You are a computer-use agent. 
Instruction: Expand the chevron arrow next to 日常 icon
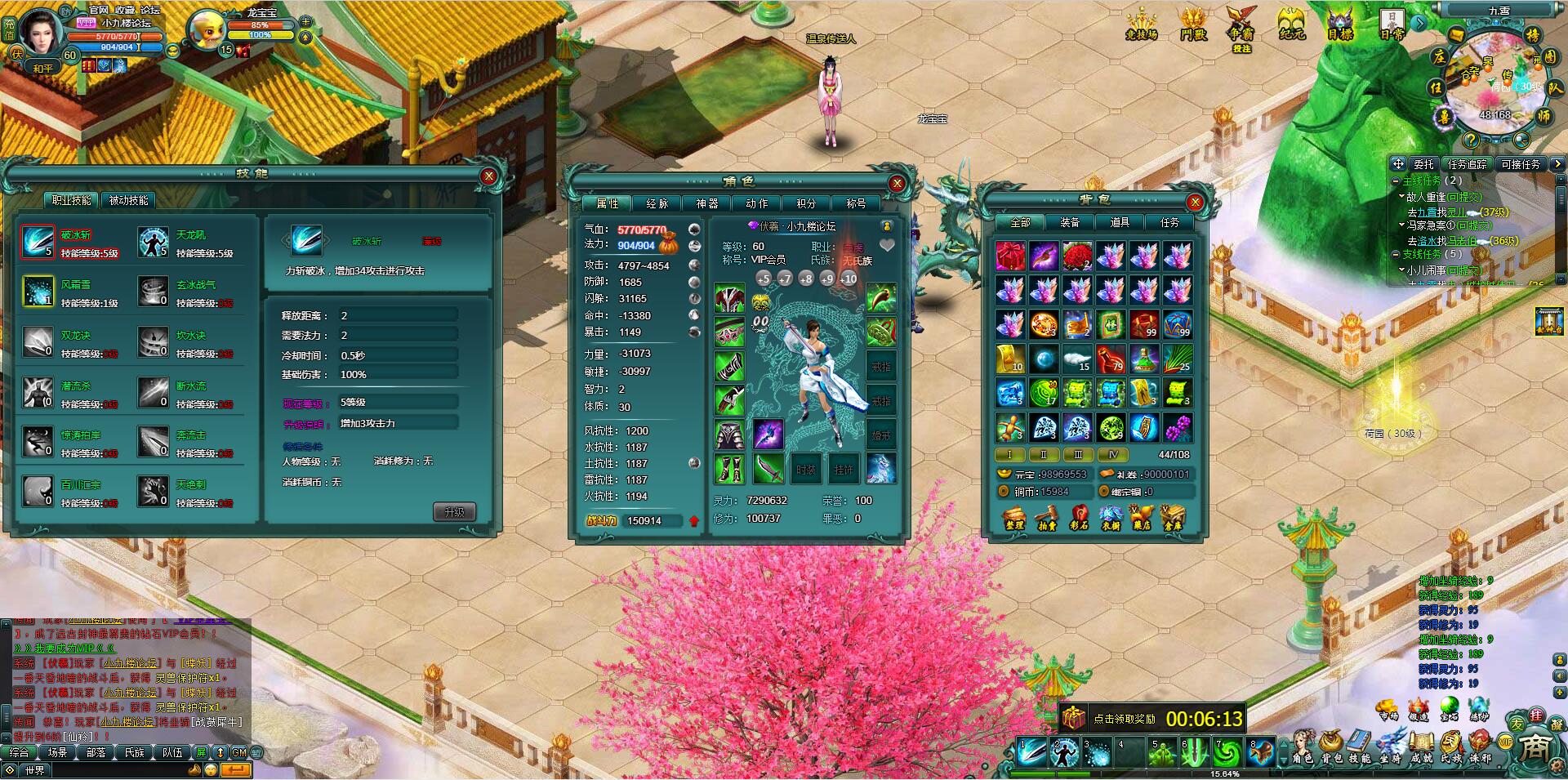pyautogui.click(x=1419, y=24)
